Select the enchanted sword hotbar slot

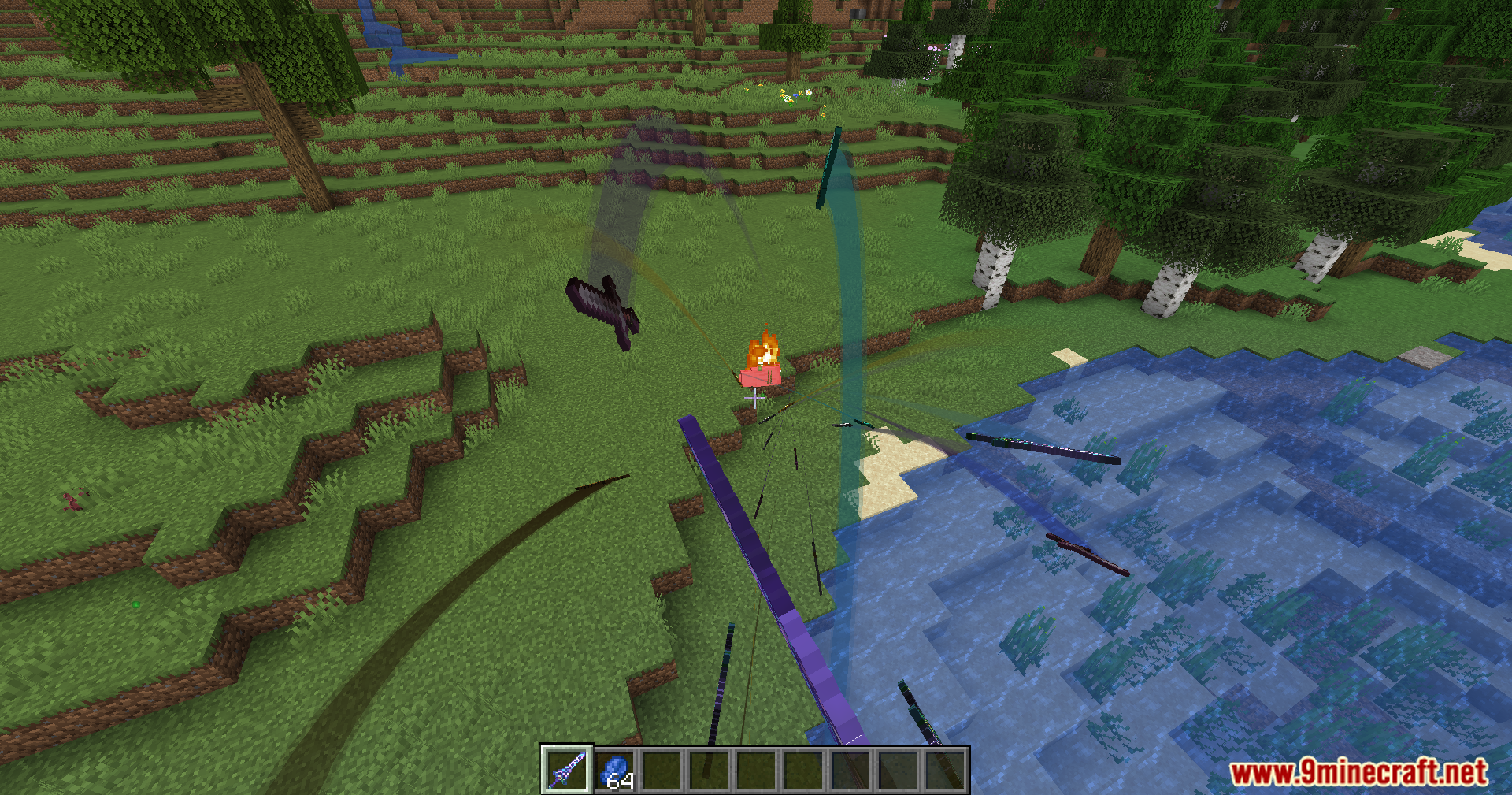click(567, 770)
